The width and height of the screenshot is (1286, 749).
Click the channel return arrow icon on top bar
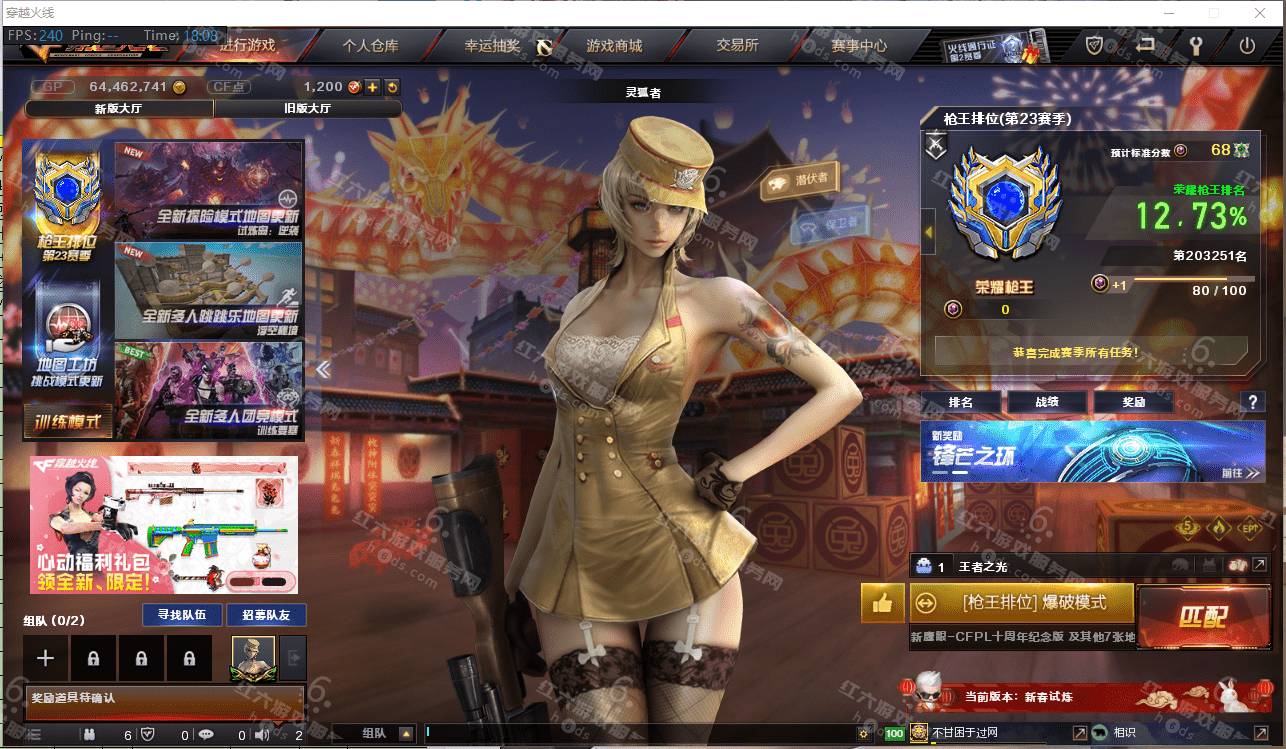click(x=1145, y=44)
